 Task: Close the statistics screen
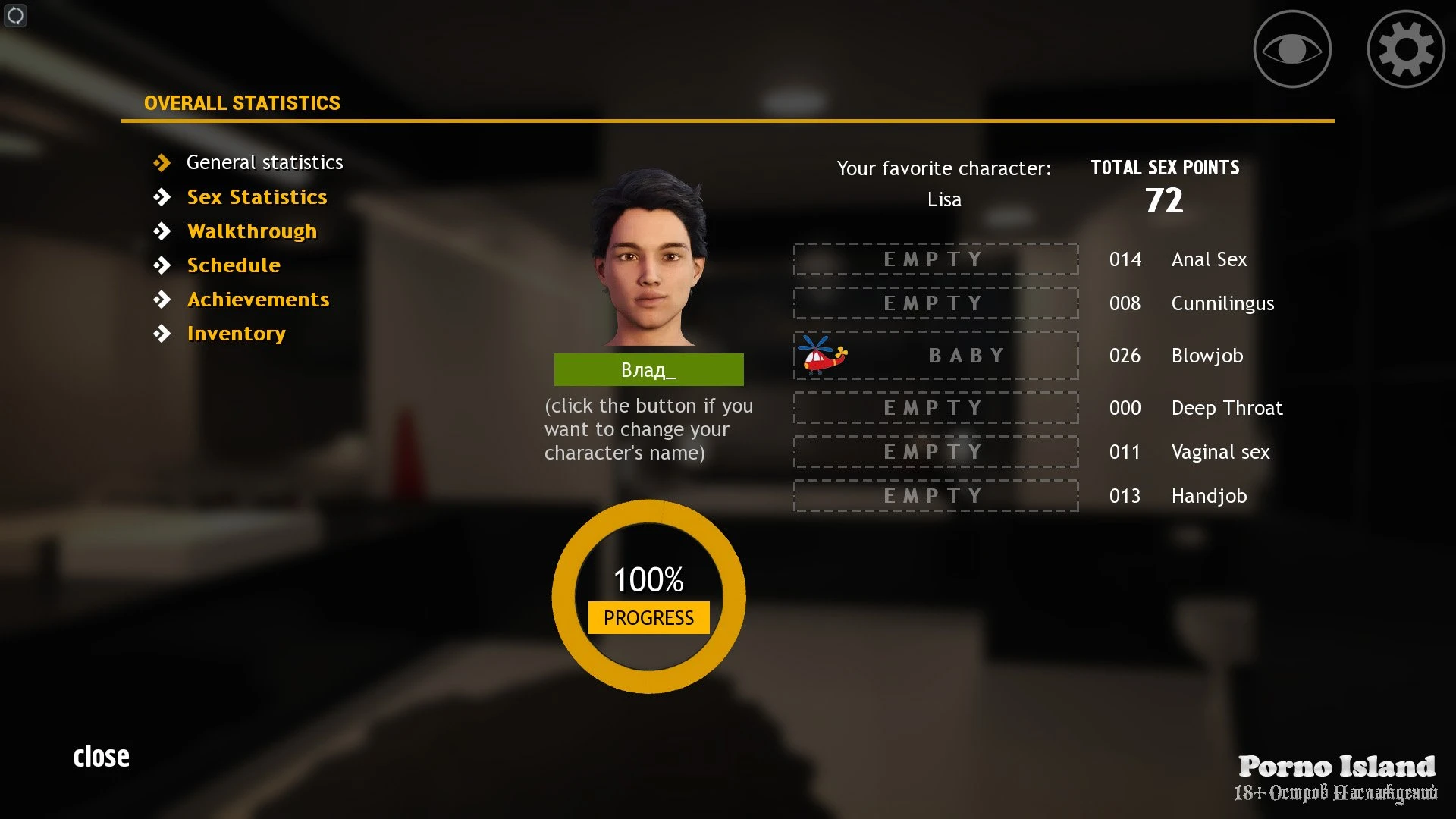pos(102,756)
